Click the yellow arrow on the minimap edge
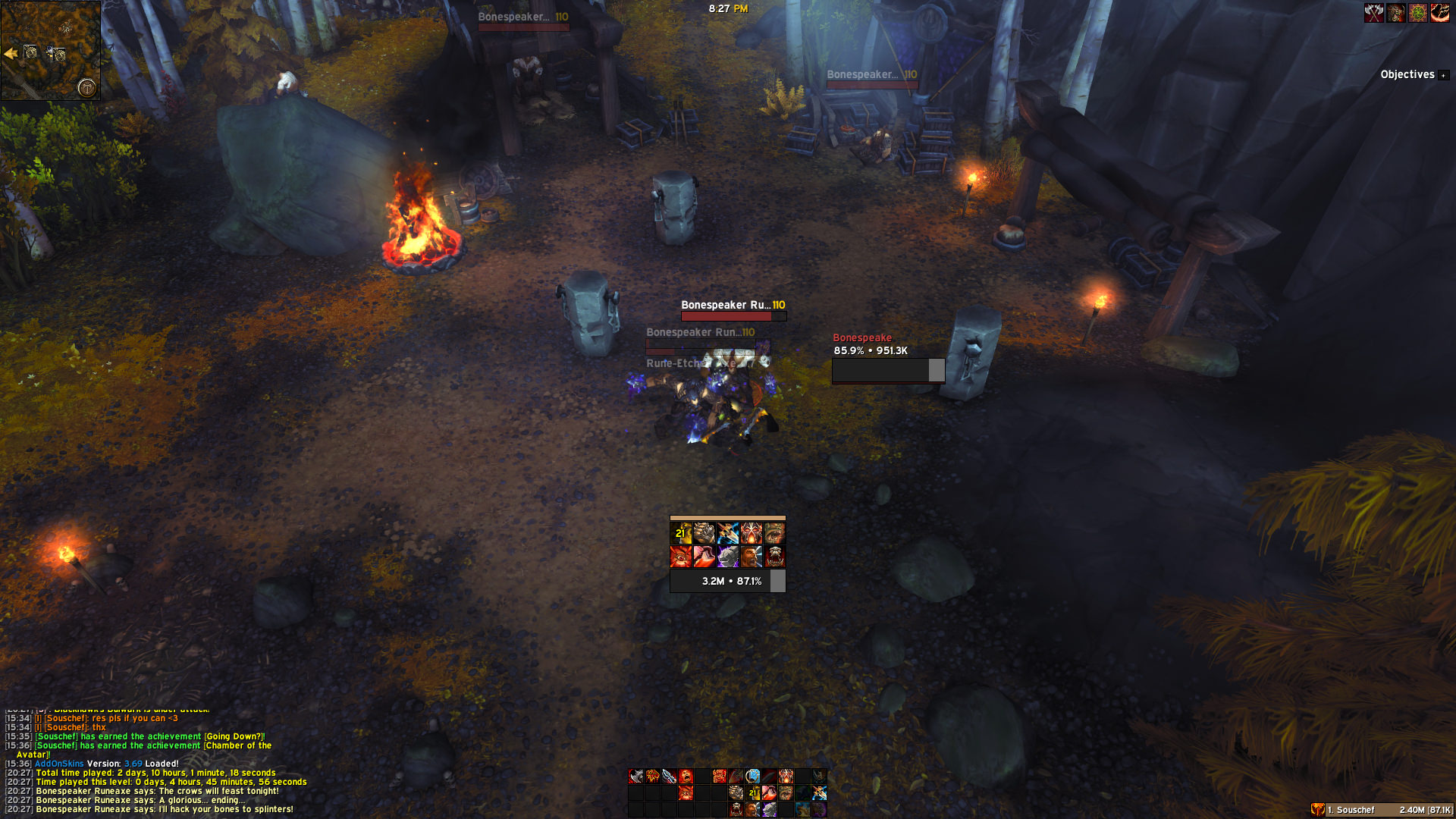This screenshot has width=1456, height=819. pos(11,53)
